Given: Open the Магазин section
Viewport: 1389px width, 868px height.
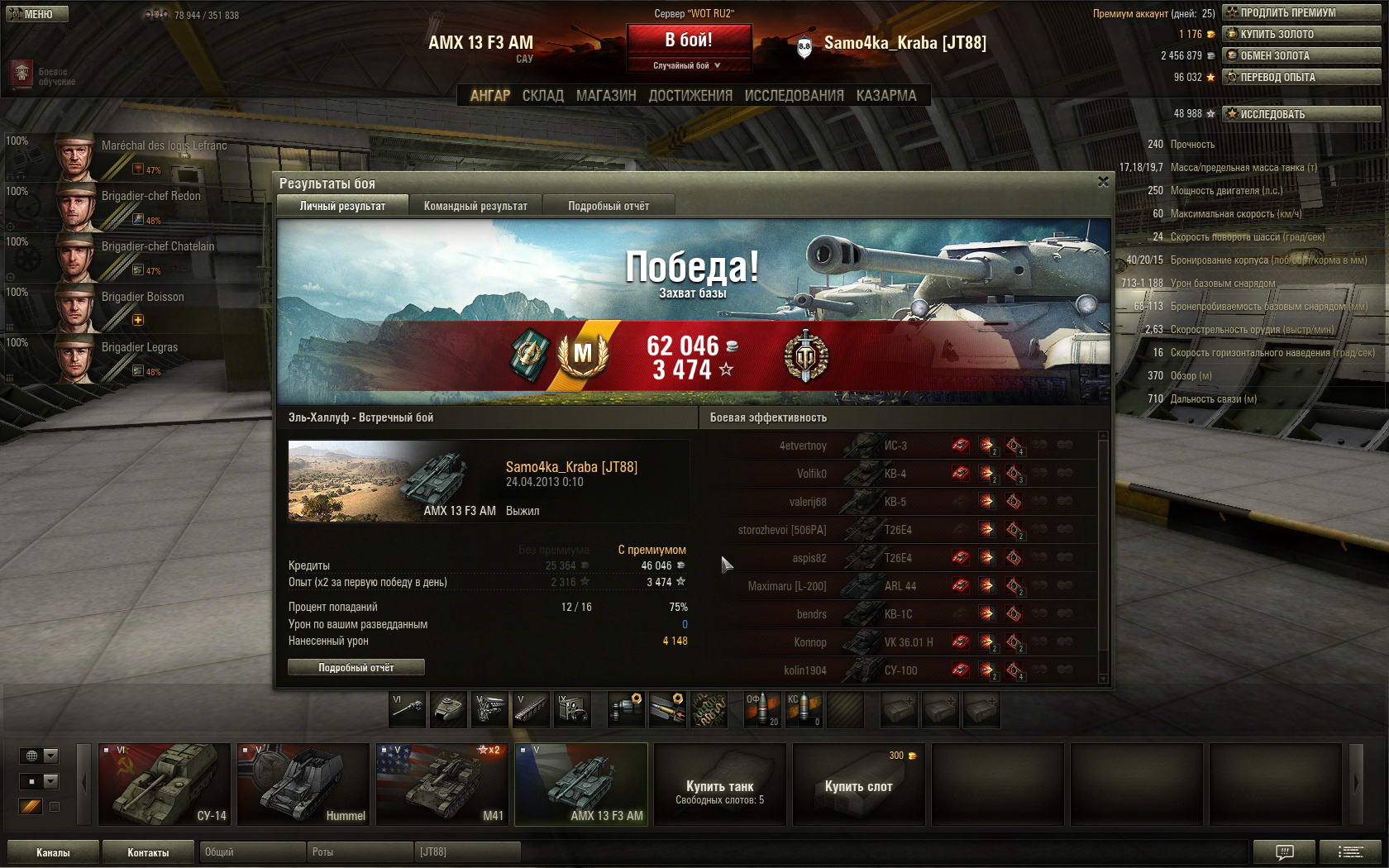Looking at the screenshot, I should click(x=606, y=96).
